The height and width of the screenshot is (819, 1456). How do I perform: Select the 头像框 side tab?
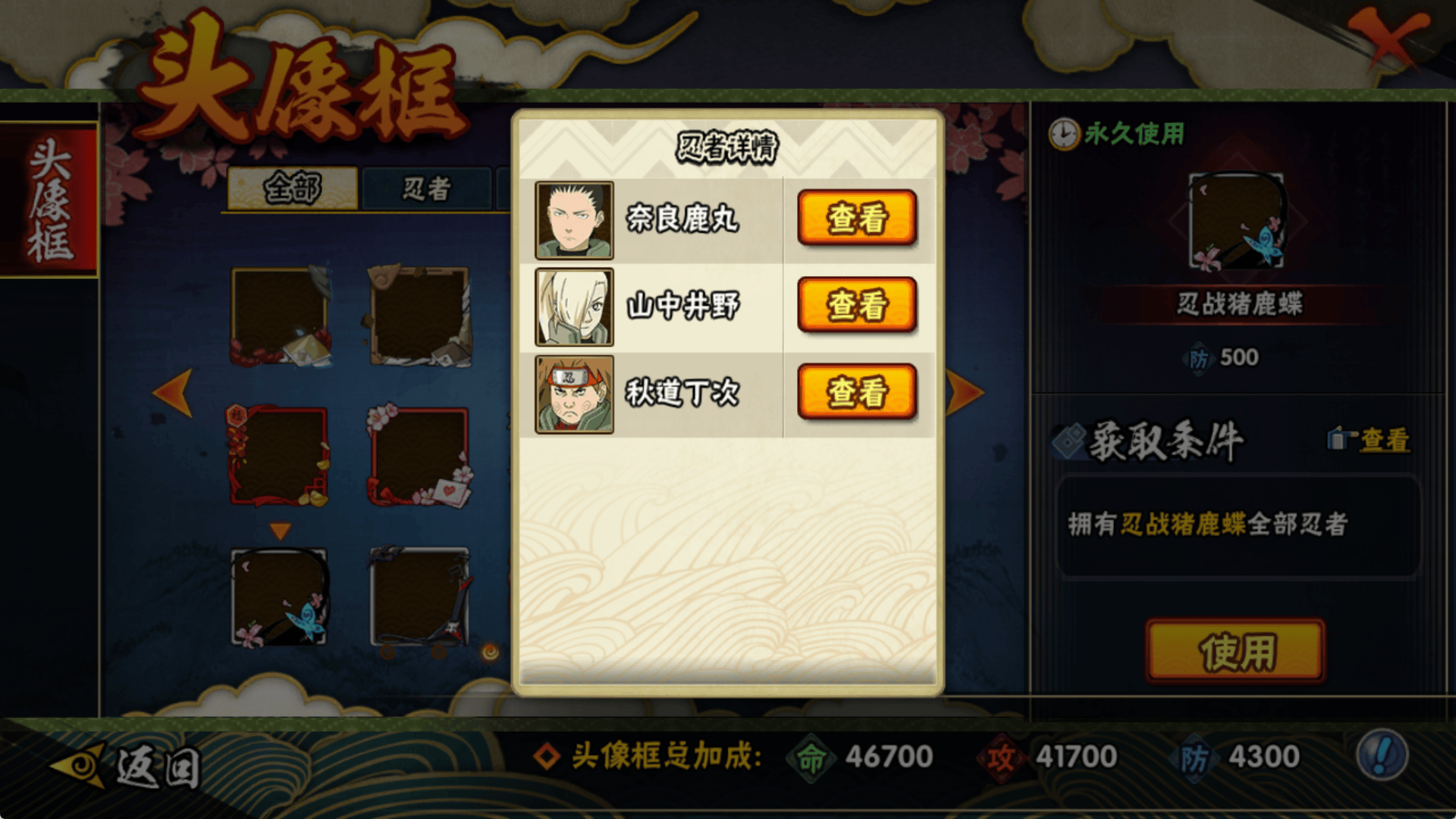point(49,199)
